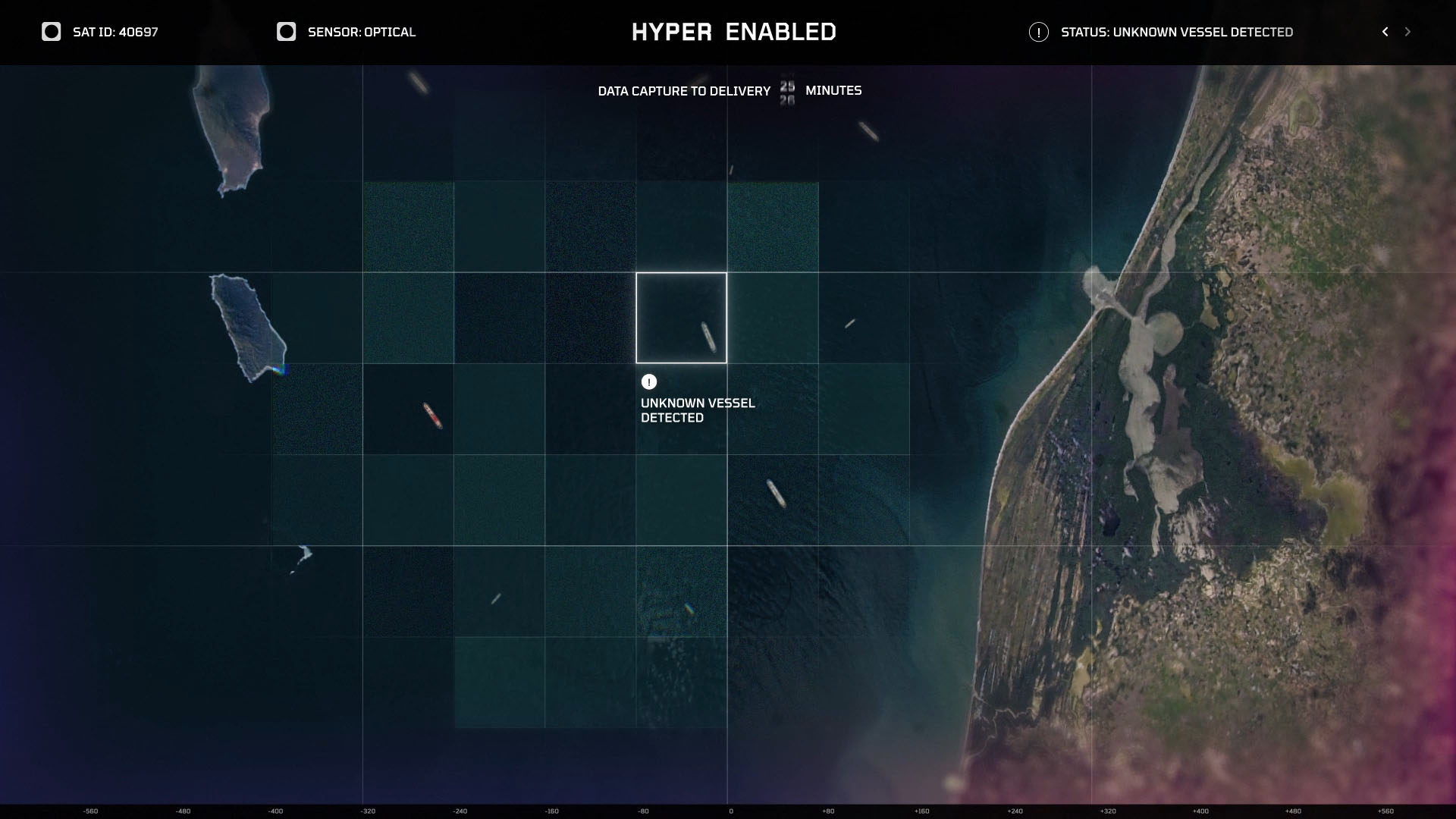Go to the previous slide arrow

1385,32
